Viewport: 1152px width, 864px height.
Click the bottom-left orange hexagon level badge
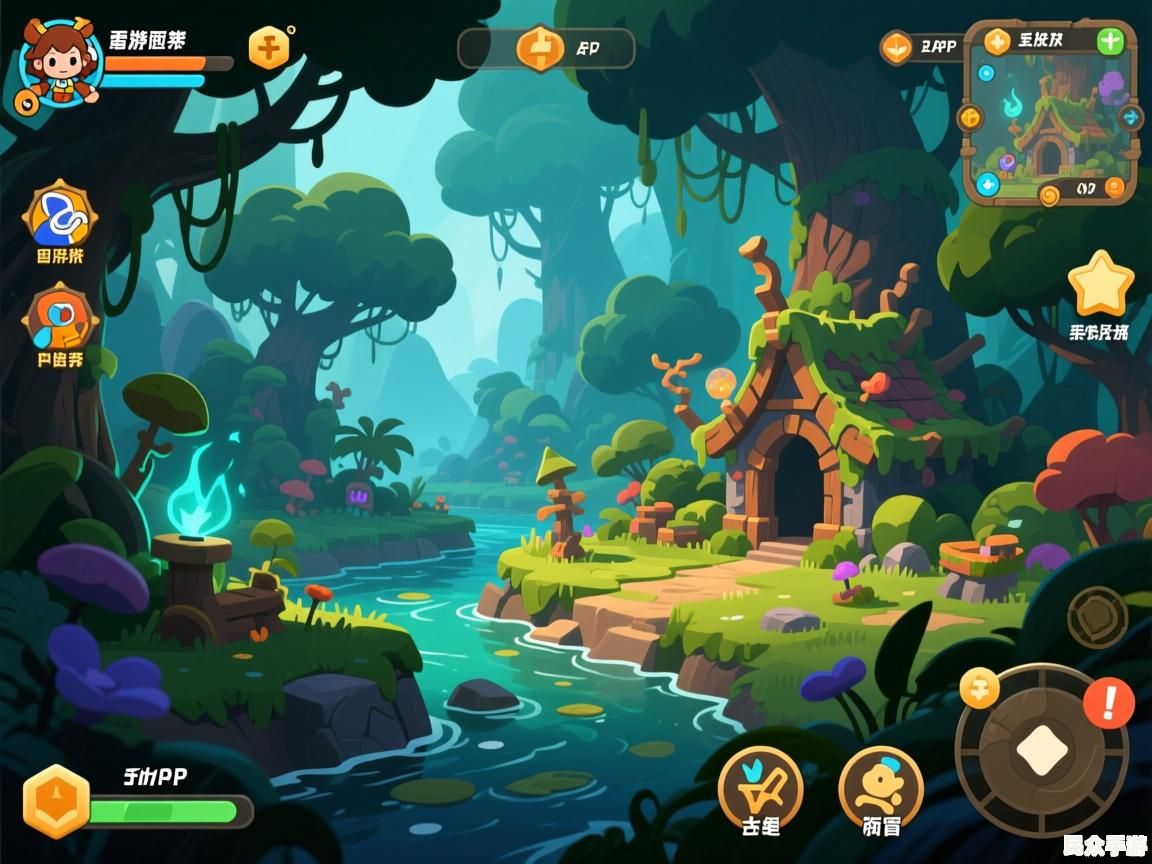(56, 801)
